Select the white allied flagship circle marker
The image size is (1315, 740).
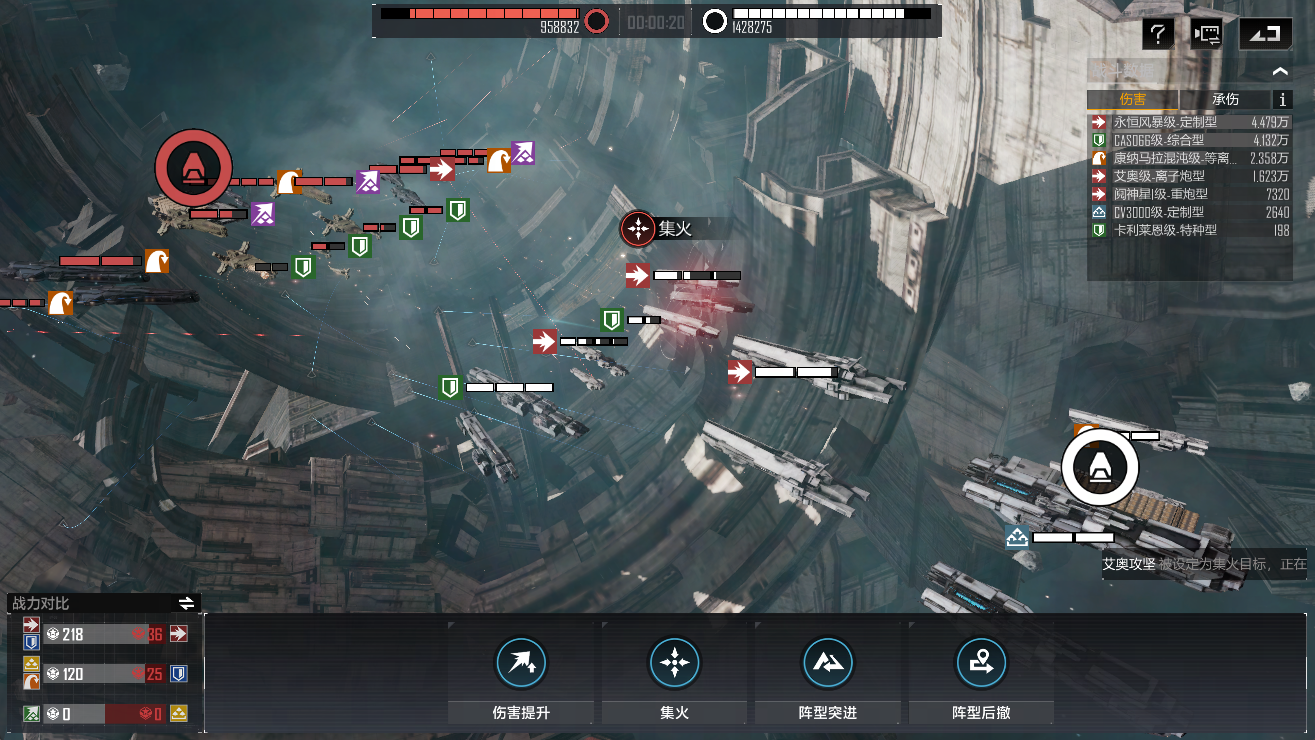(1100, 466)
